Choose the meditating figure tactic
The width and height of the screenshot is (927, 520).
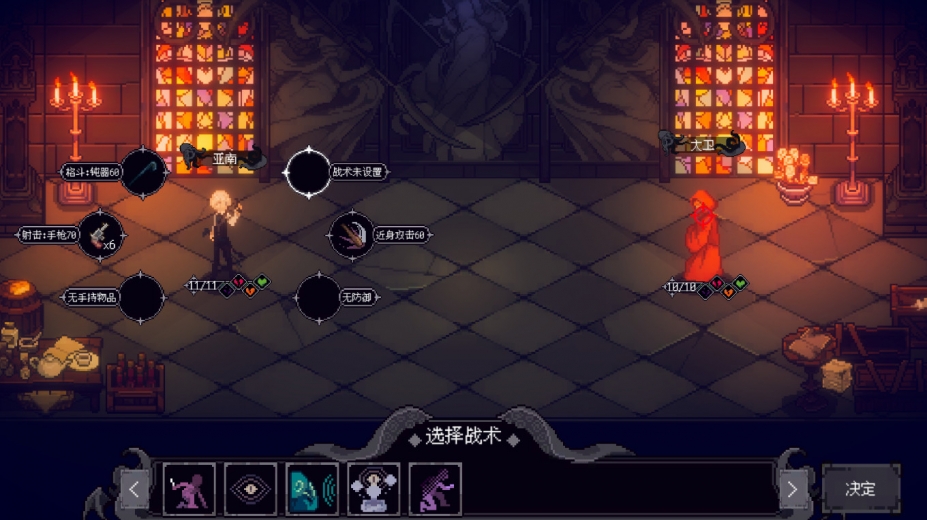click(374, 489)
